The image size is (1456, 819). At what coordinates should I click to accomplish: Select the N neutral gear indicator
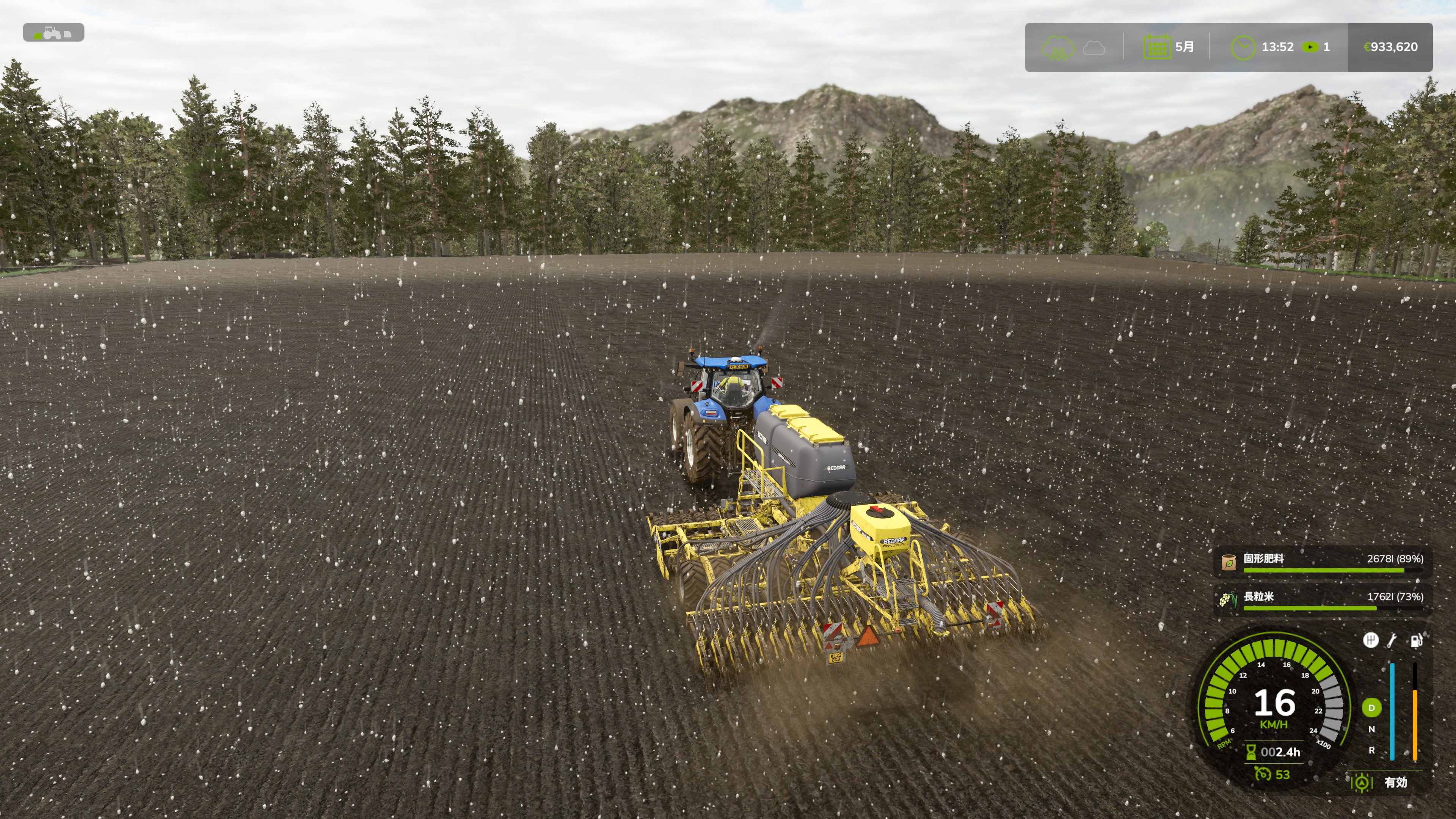tap(1371, 729)
